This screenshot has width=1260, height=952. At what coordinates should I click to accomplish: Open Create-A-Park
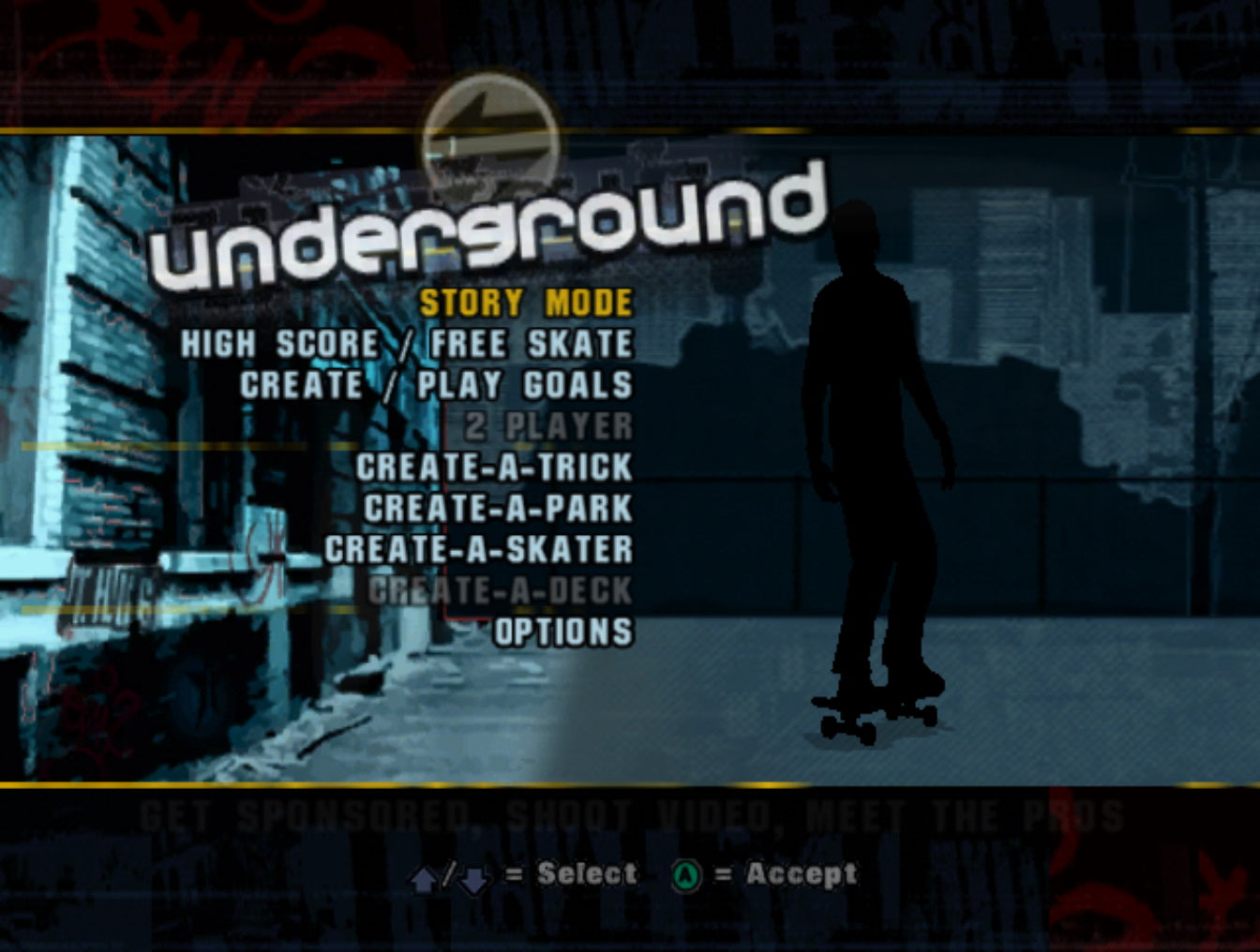pyautogui.click(x=497, y=509)
